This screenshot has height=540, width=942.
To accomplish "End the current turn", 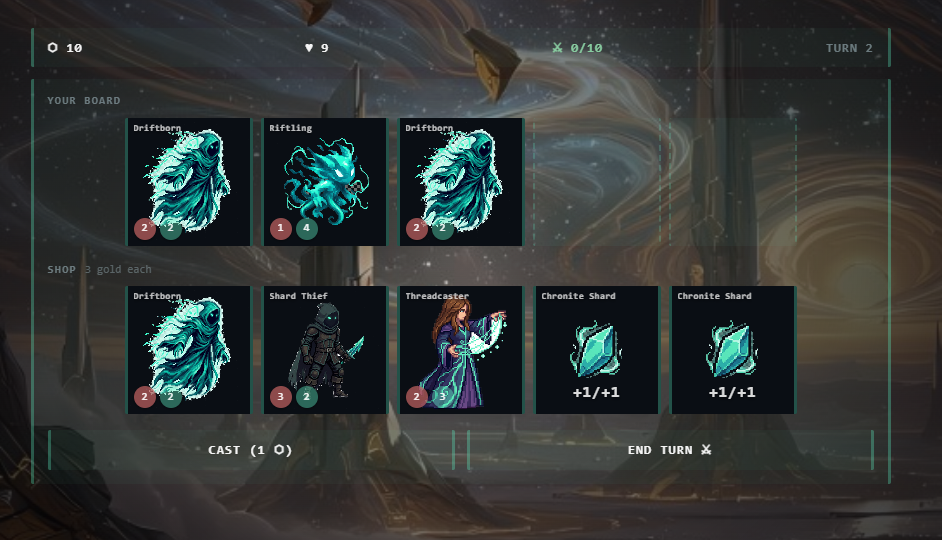I will tap(669, 450).
